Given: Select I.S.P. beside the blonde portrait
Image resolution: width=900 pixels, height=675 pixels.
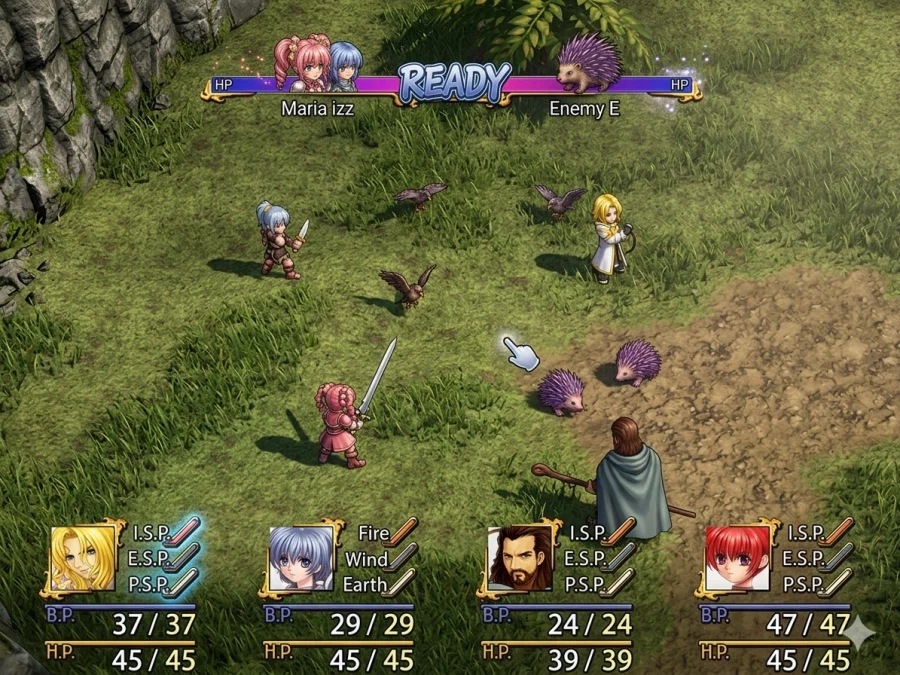Looking at the screenshot, I should (x=152, y=533).
